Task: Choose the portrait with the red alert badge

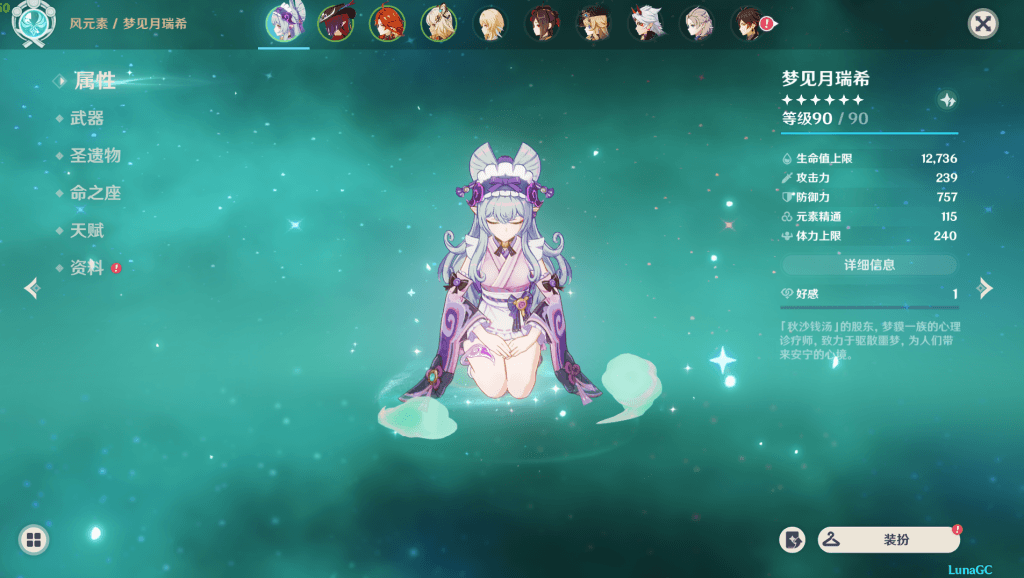Action: tap(750, 23)
